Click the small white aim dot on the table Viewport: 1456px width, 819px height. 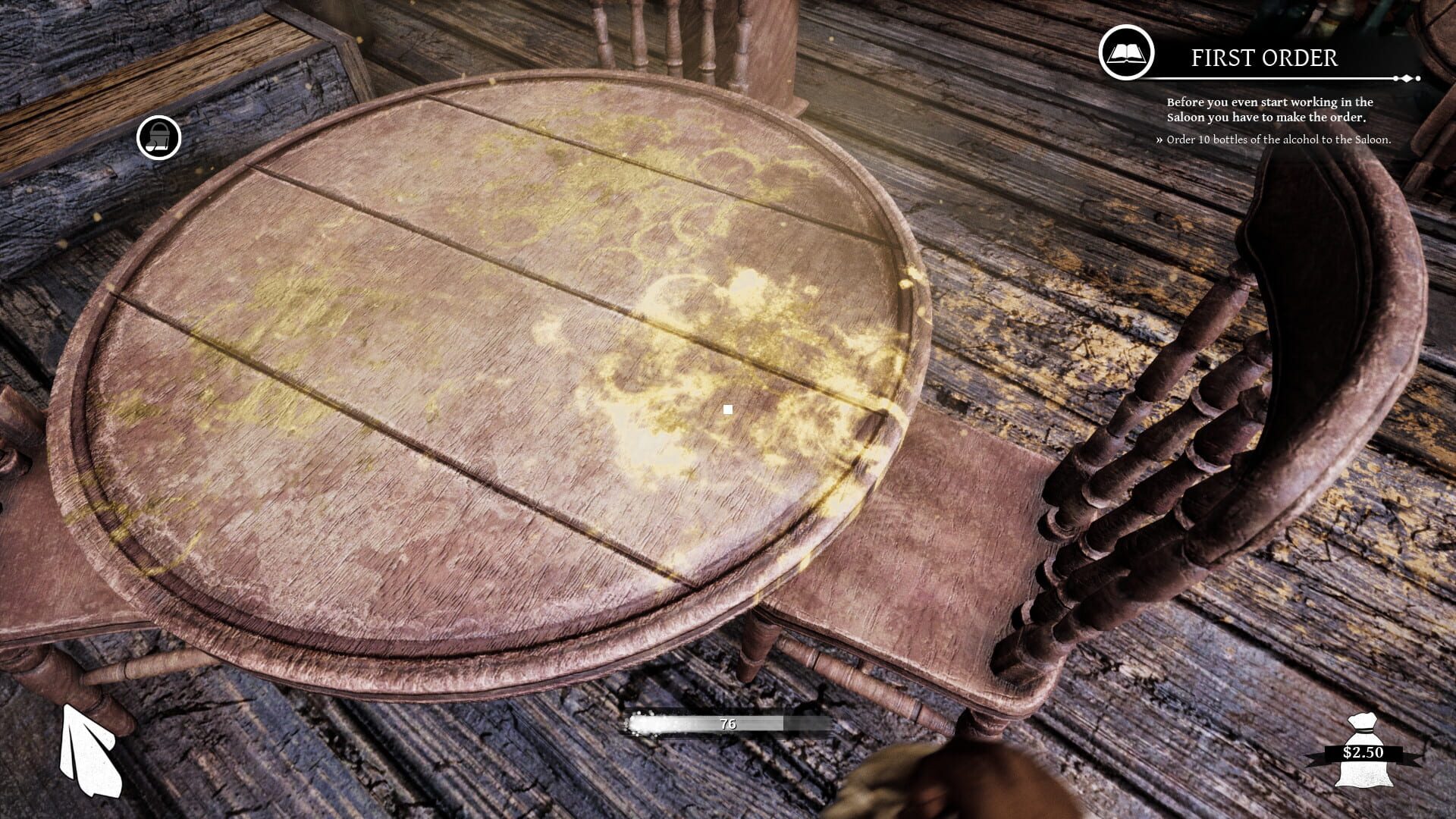pos(728,408)
